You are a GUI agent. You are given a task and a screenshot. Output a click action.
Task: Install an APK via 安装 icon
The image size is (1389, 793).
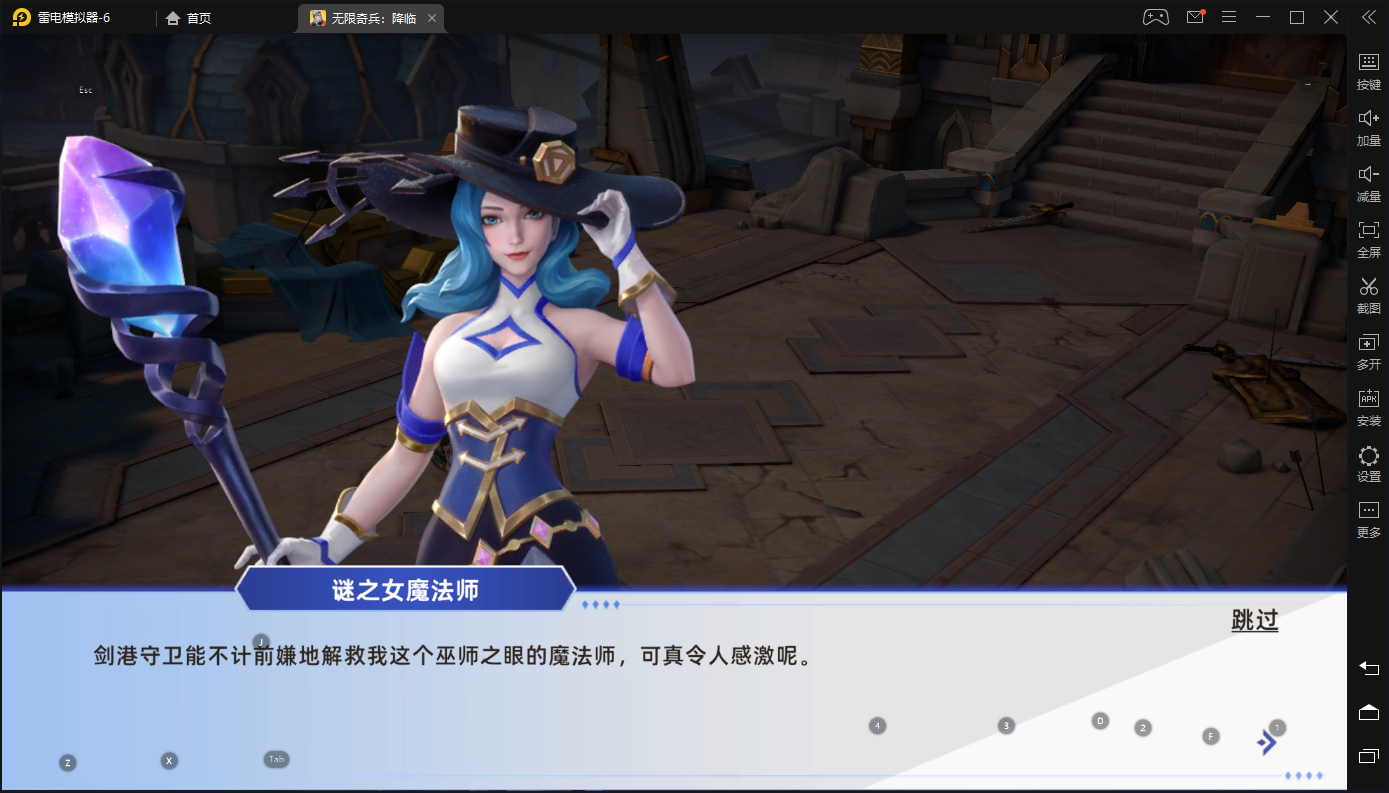tap(1368, 407)
